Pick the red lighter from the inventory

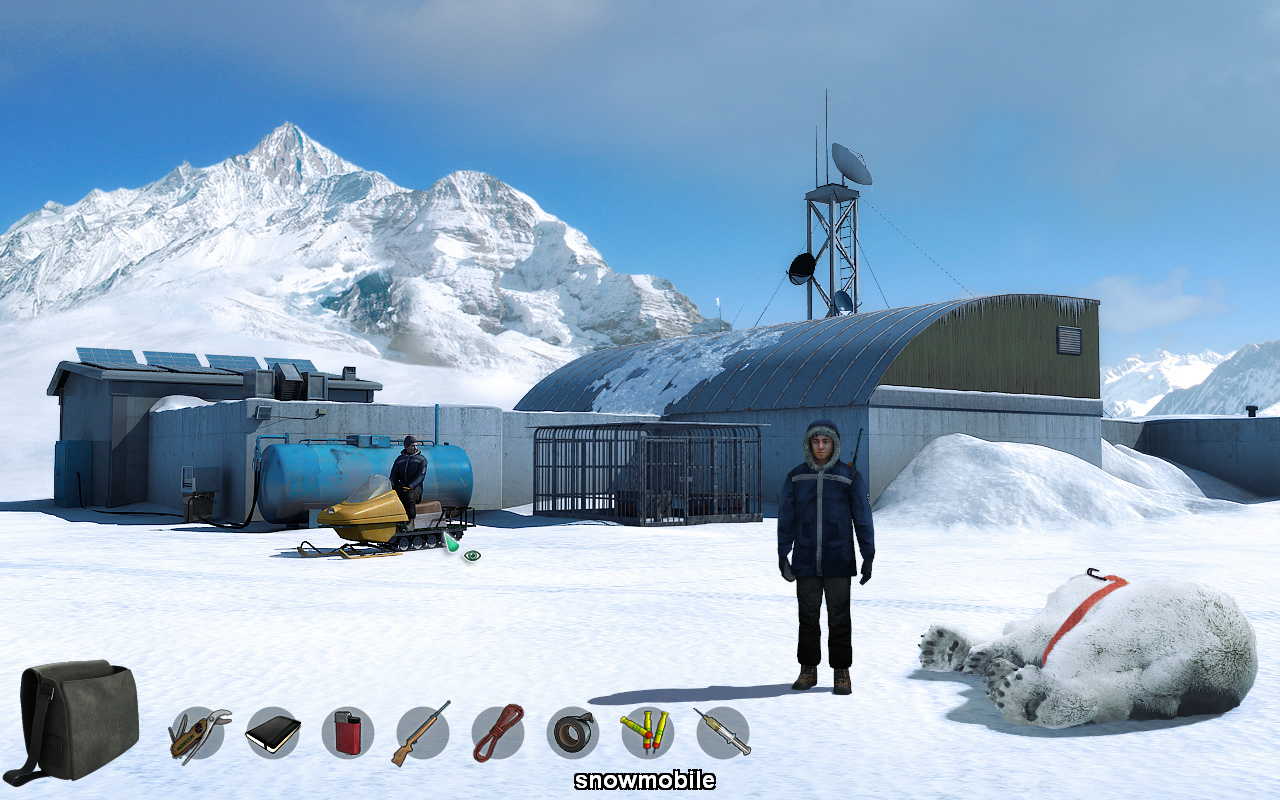[x=347, y=734]
